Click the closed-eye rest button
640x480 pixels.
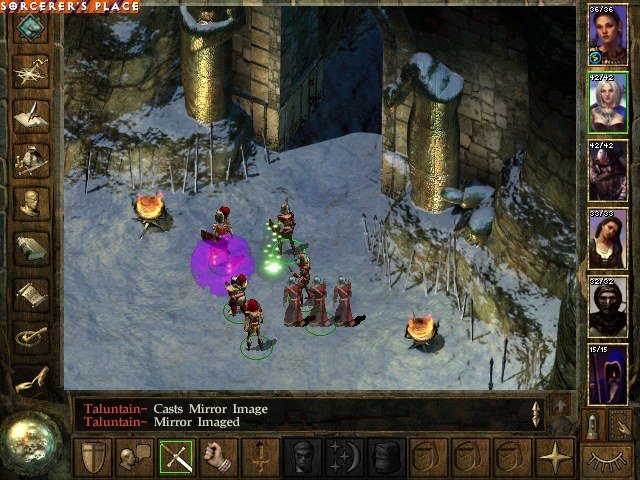pyautogui.click(x=608, y=460)
